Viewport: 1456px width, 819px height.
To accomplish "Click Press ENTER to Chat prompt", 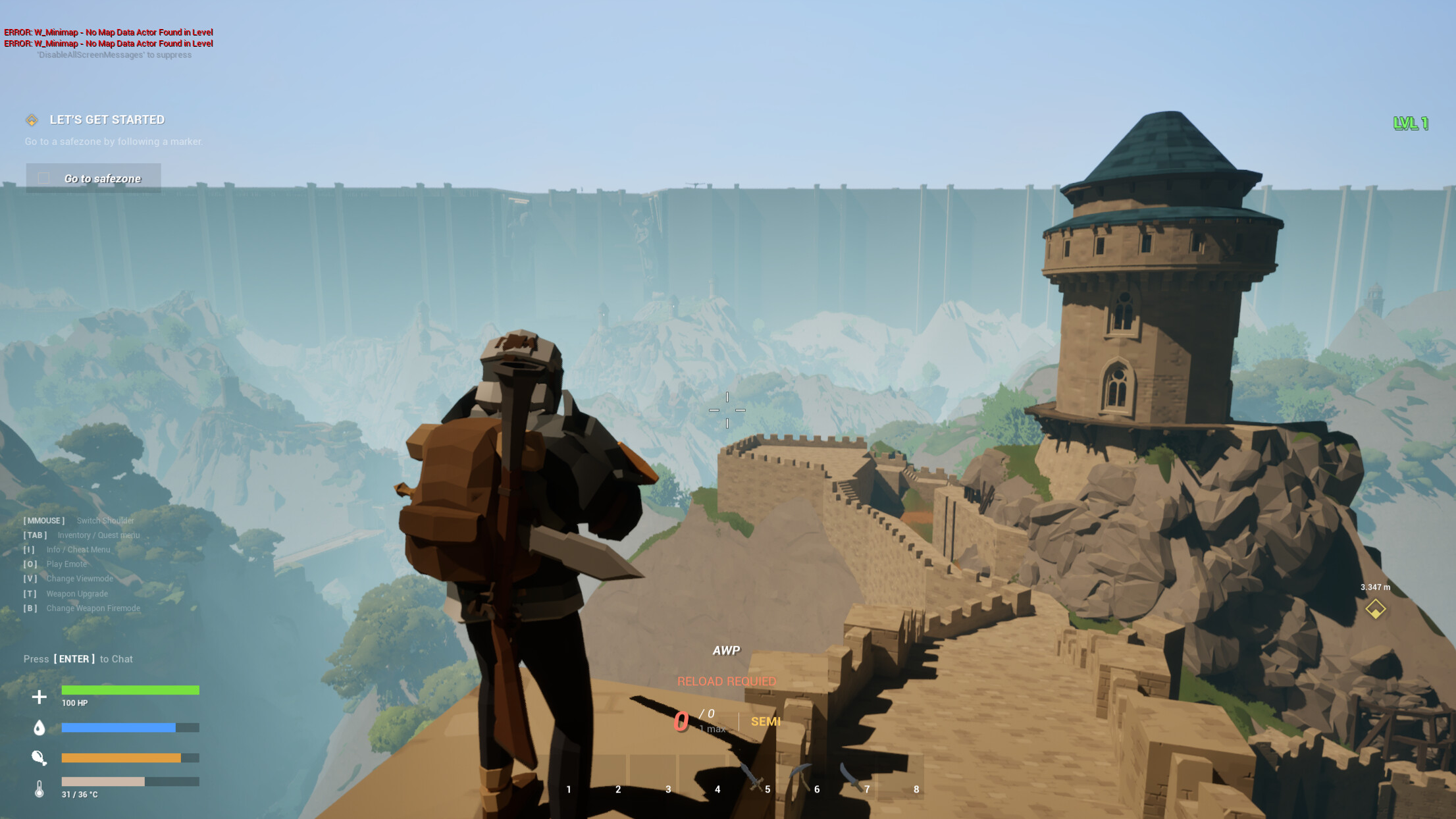I will pos(78,658).
